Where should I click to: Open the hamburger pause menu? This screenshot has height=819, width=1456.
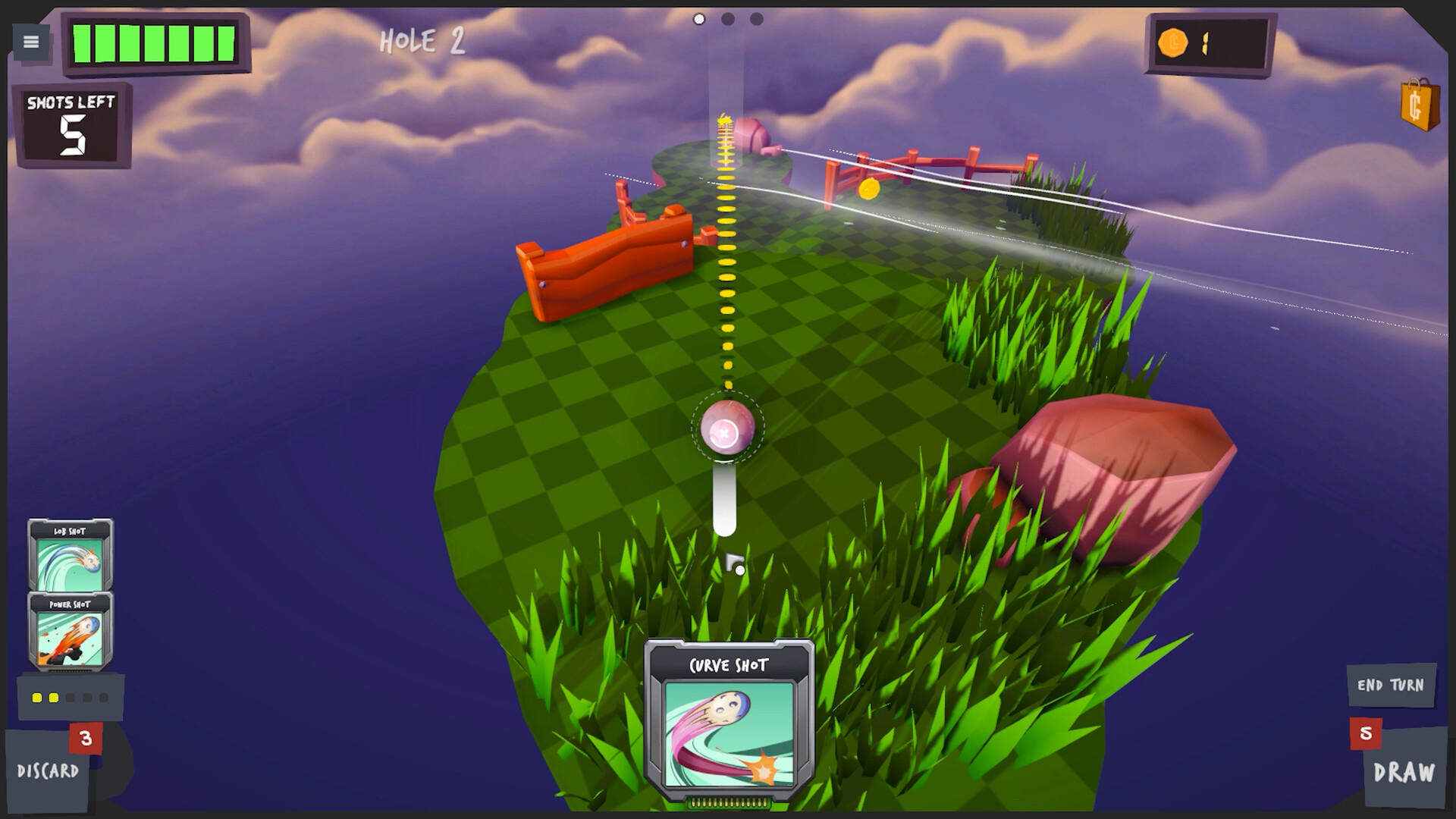[x=30, y=42]
